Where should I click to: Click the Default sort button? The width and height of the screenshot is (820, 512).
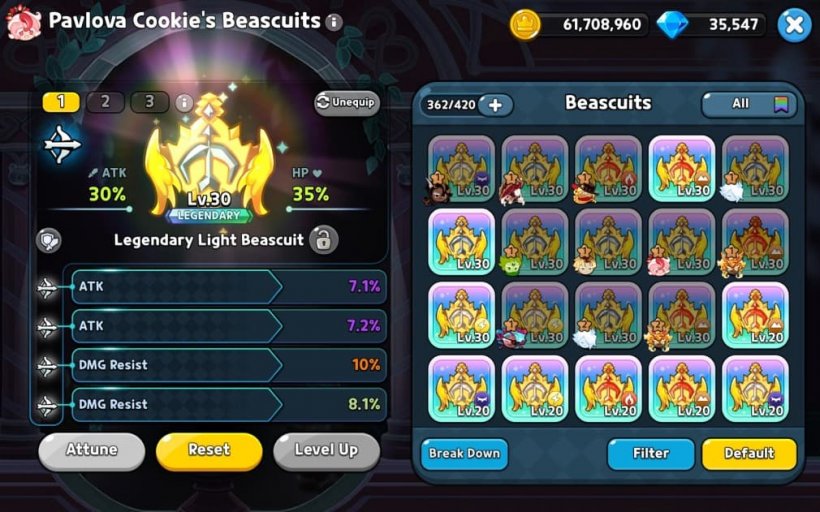[749, 453]
